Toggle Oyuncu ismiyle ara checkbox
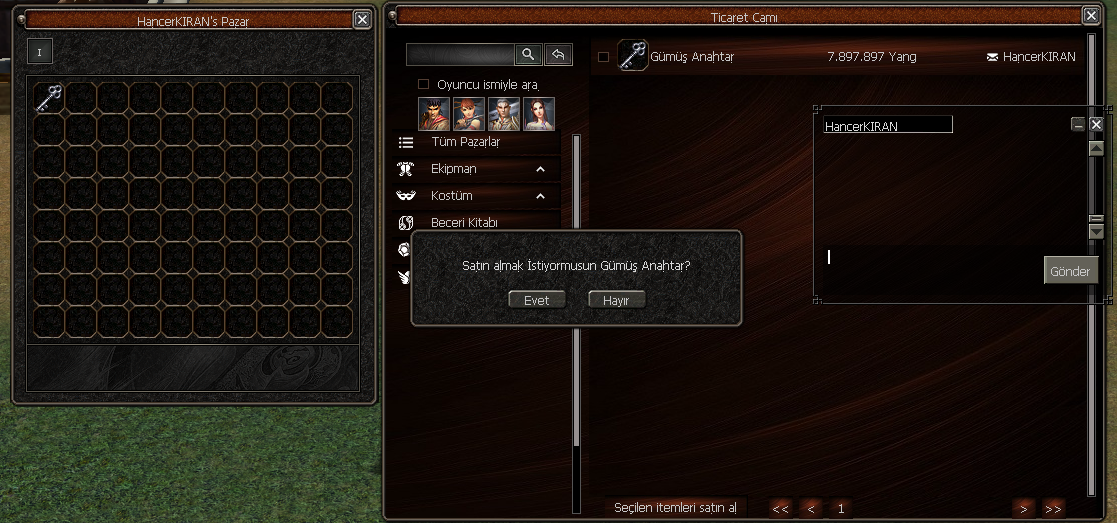Screen dimensions: 1117x523 tap(423, 84)
